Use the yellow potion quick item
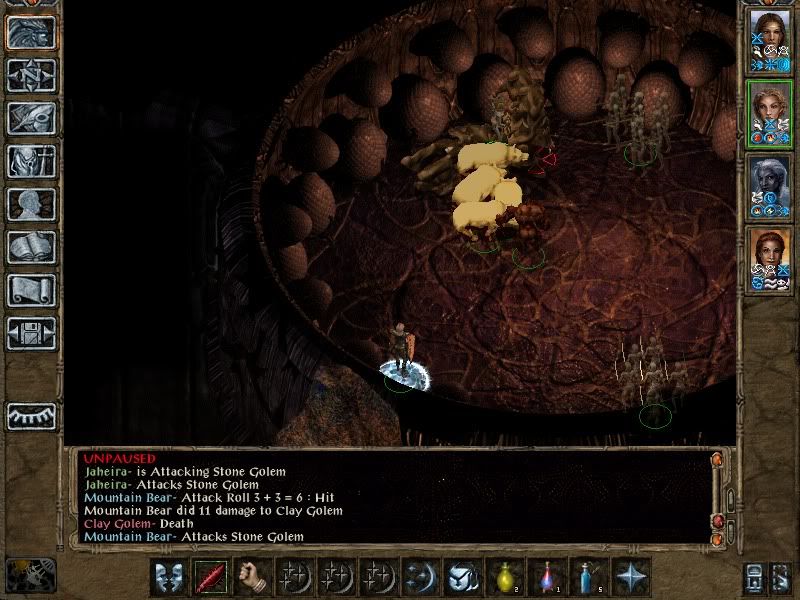 (505, 577)
